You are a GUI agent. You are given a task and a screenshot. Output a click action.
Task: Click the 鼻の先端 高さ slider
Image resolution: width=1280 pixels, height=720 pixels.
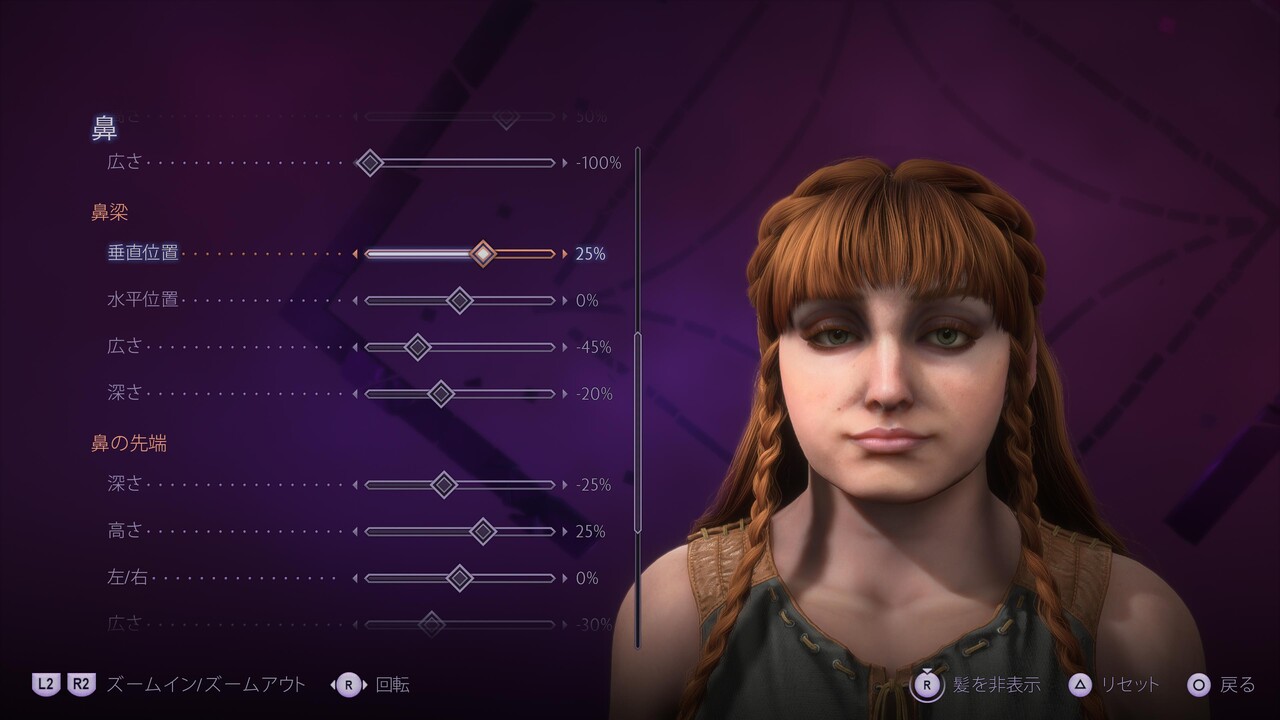(x=460, y=531)
